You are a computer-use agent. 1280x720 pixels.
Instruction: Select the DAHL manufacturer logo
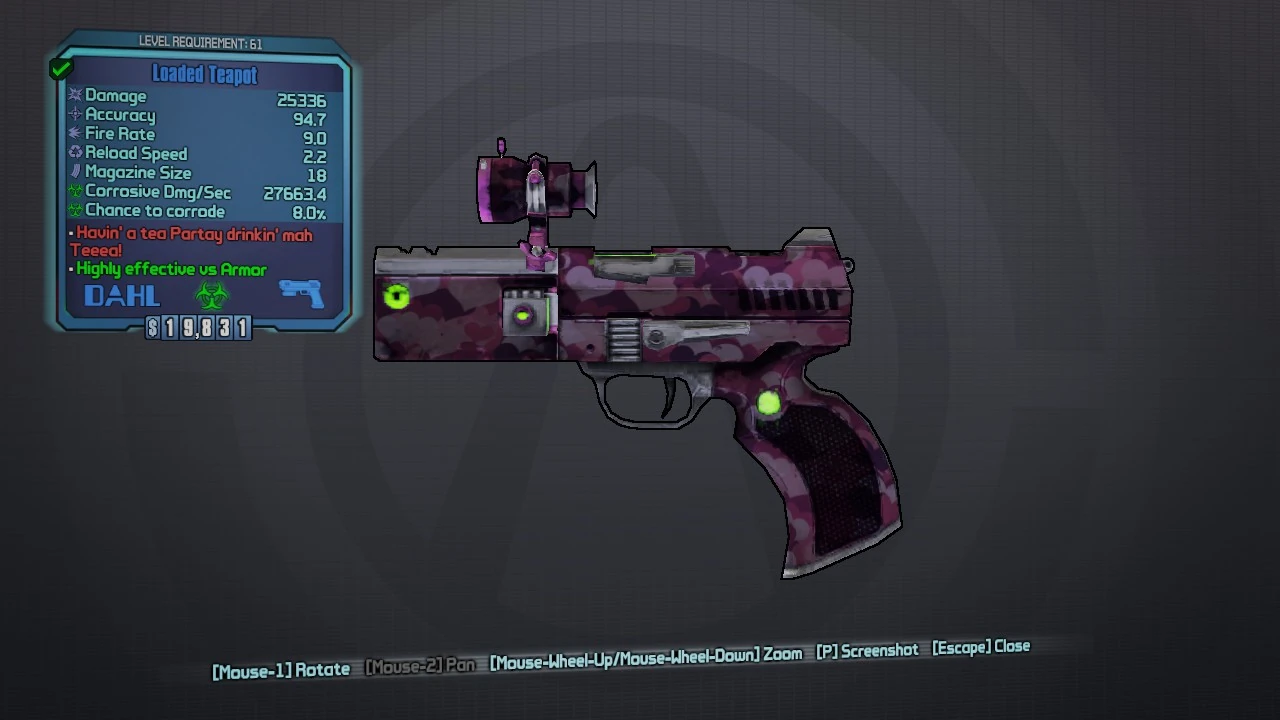click(120, 294)
